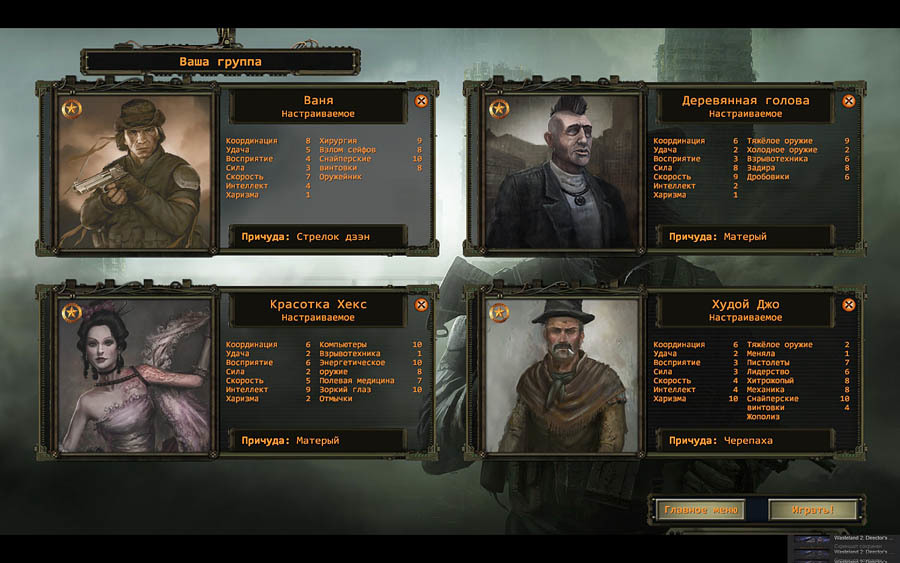900x563 pixels.
Task: Open Ваня's quirk Стрелок дзэн
Action: point(319,237)
